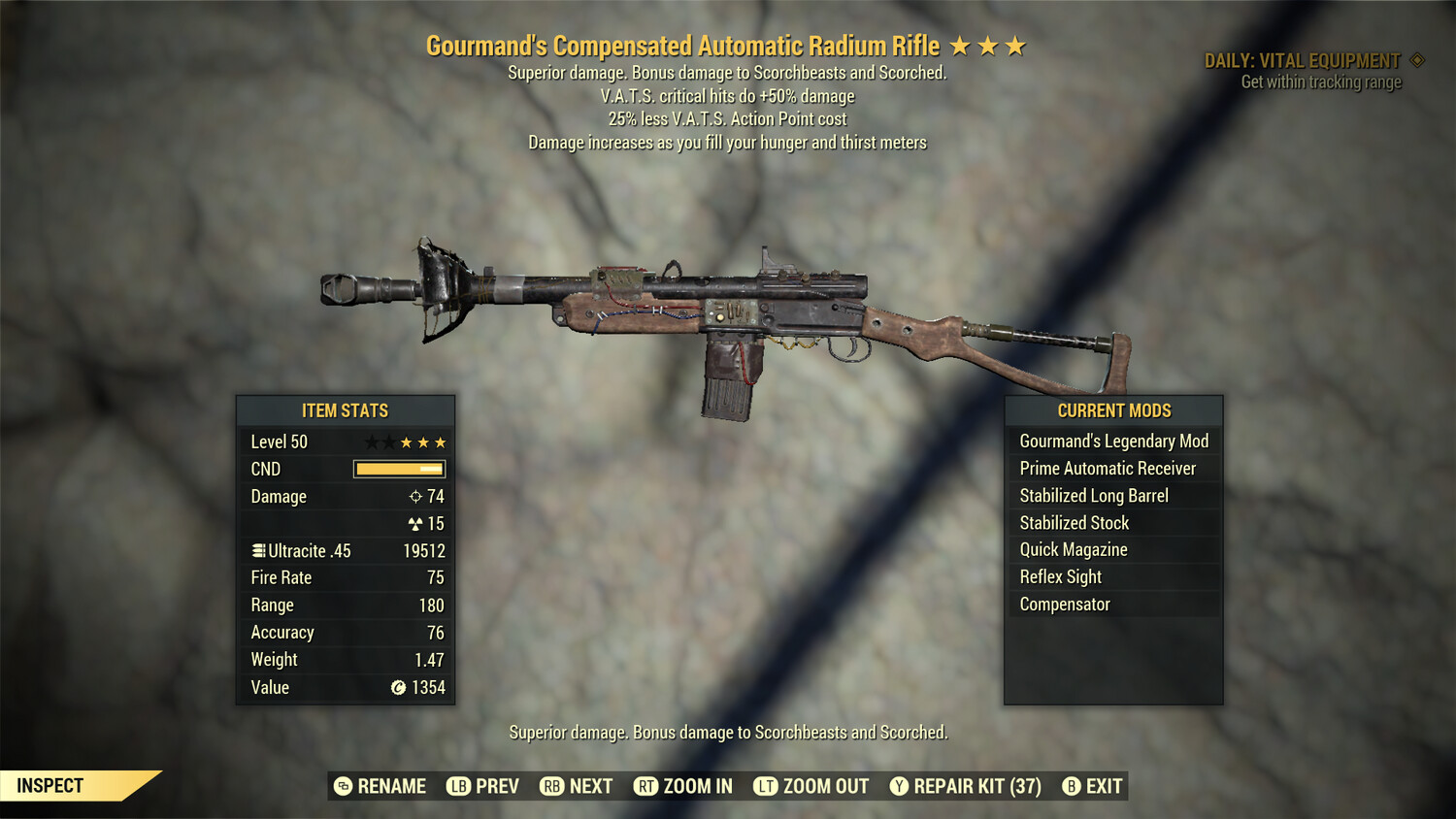Click the B Exit button glyph
The image size is (1456, 819).
1072,786
